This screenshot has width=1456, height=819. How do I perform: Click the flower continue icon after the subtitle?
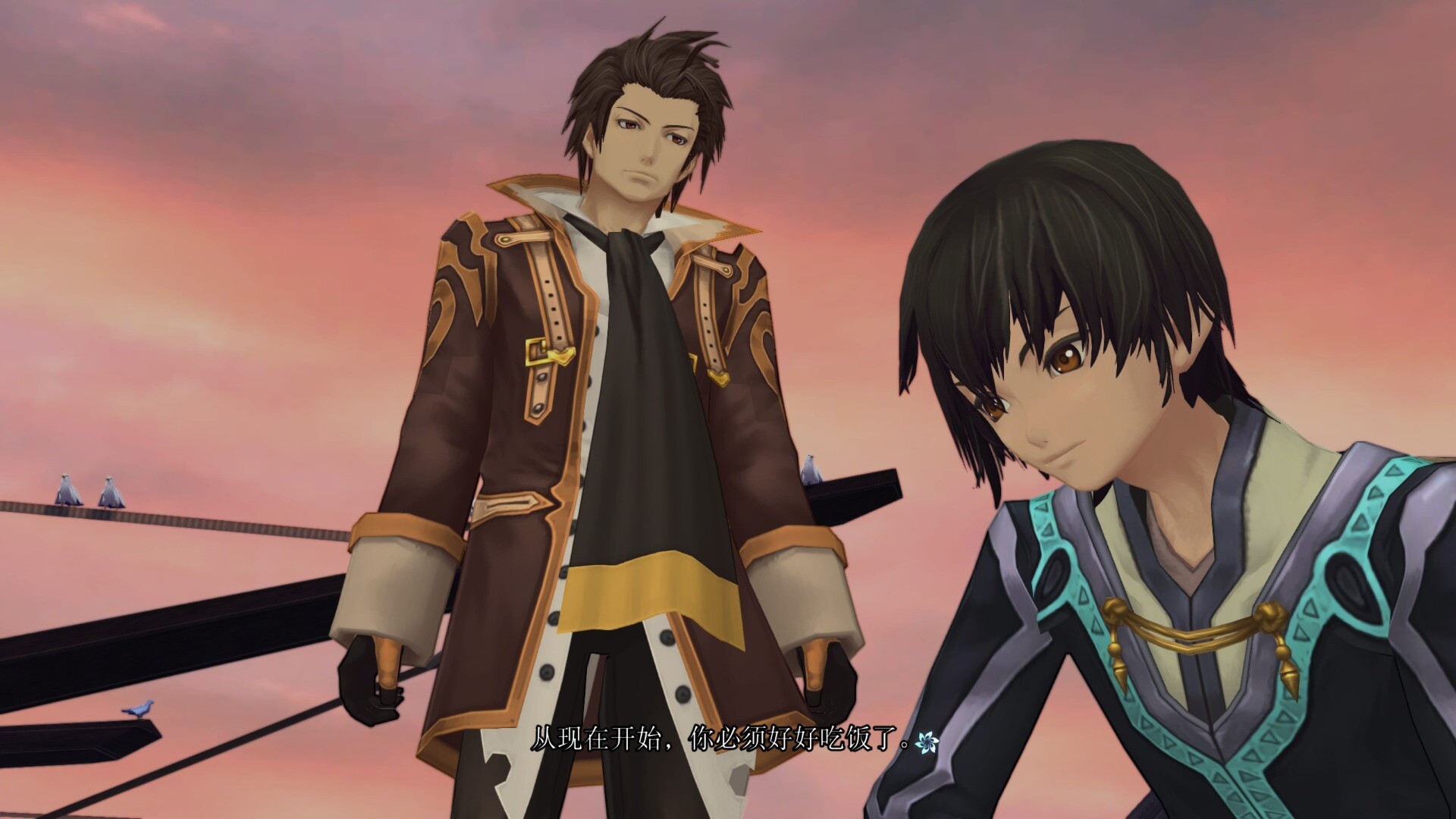tap(927, 744)
